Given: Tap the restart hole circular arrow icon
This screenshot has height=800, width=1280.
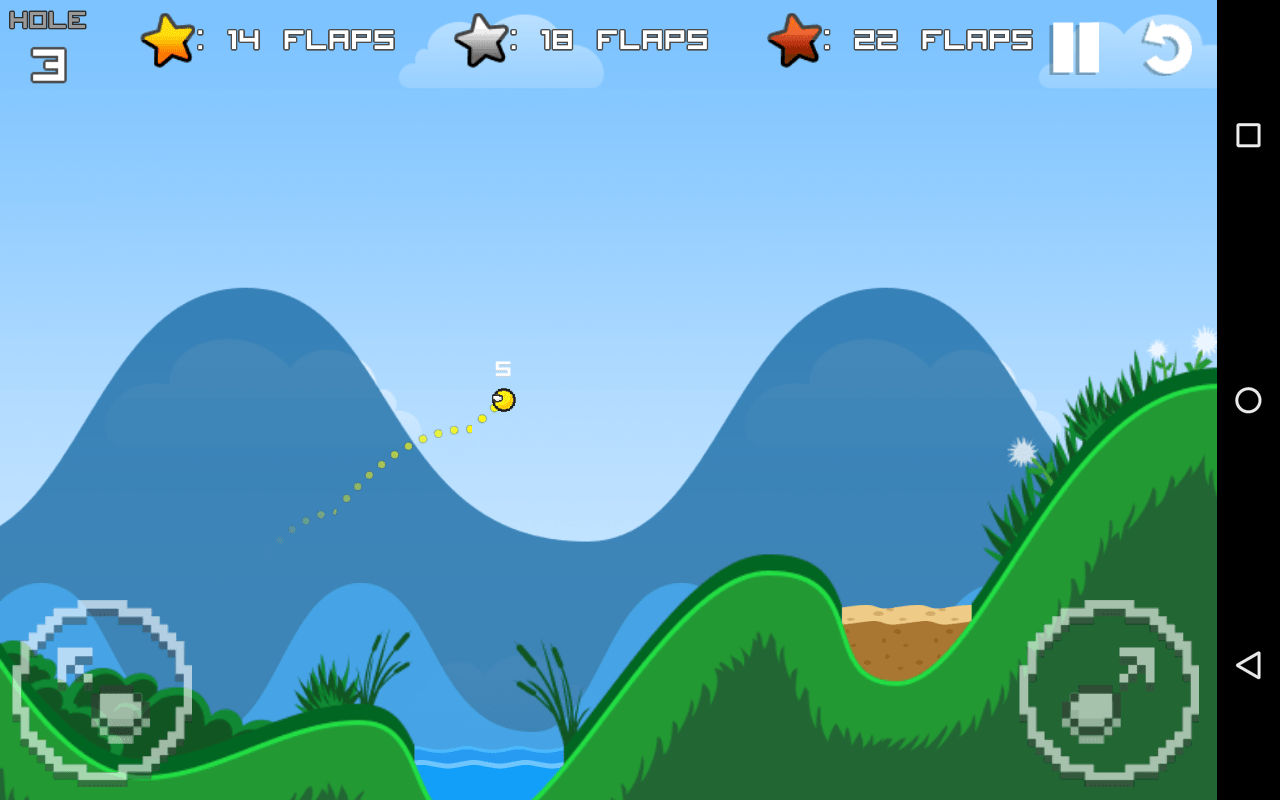Looking at the screenshot, I should pos(1163,49).
